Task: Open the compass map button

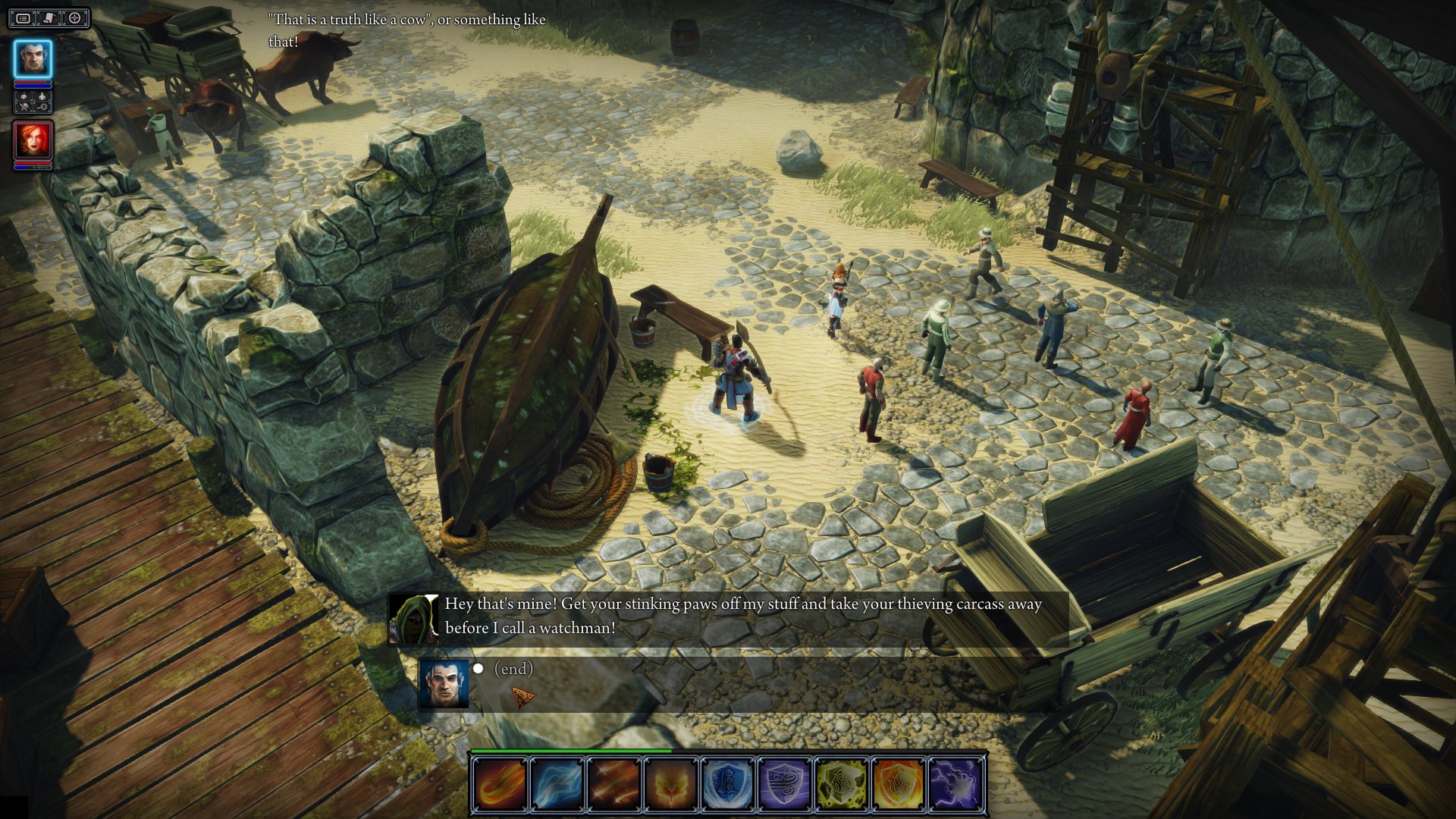Action: 75,18
